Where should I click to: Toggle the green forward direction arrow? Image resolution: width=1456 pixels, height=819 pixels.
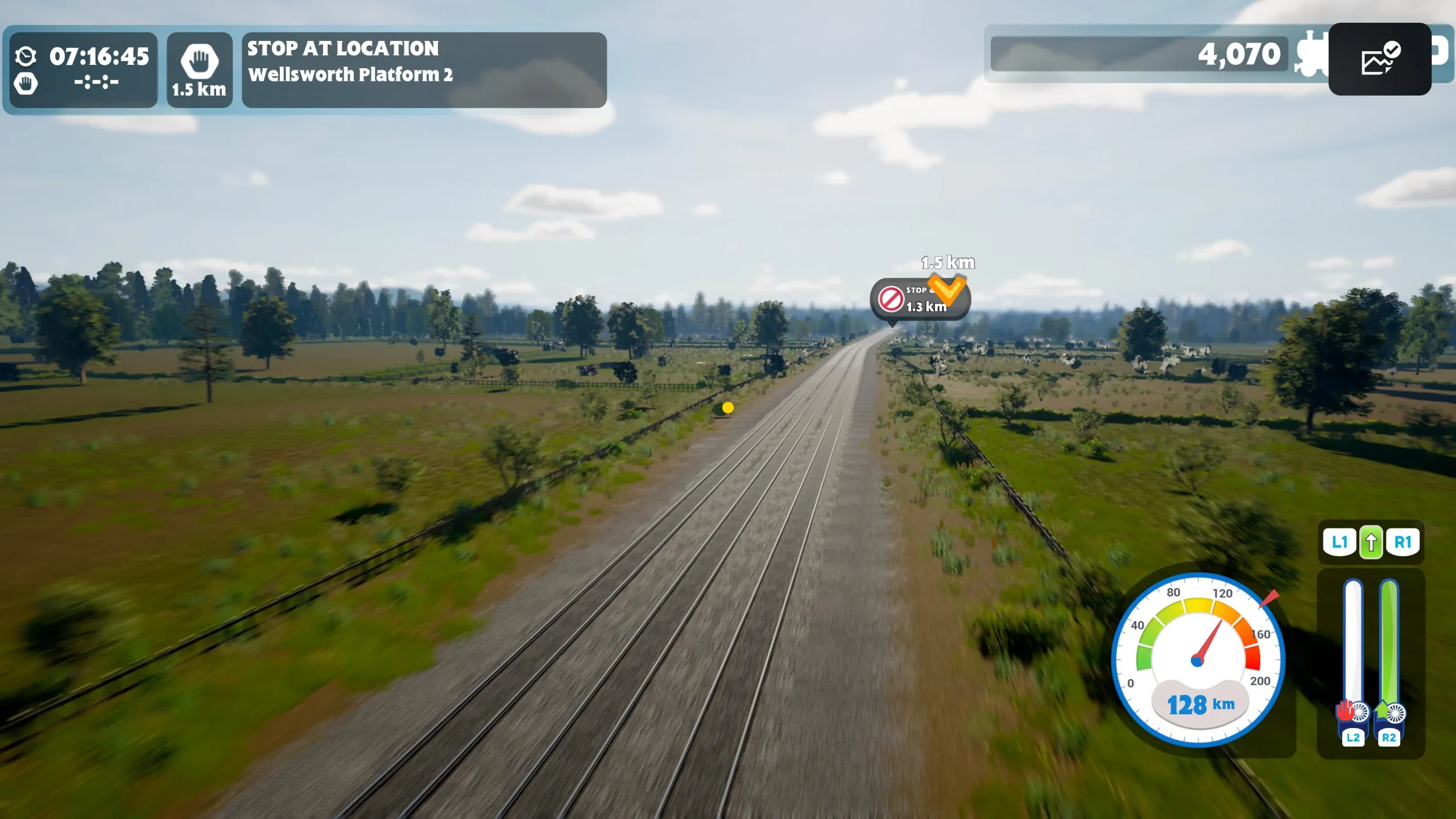(x=1371, y=543)
